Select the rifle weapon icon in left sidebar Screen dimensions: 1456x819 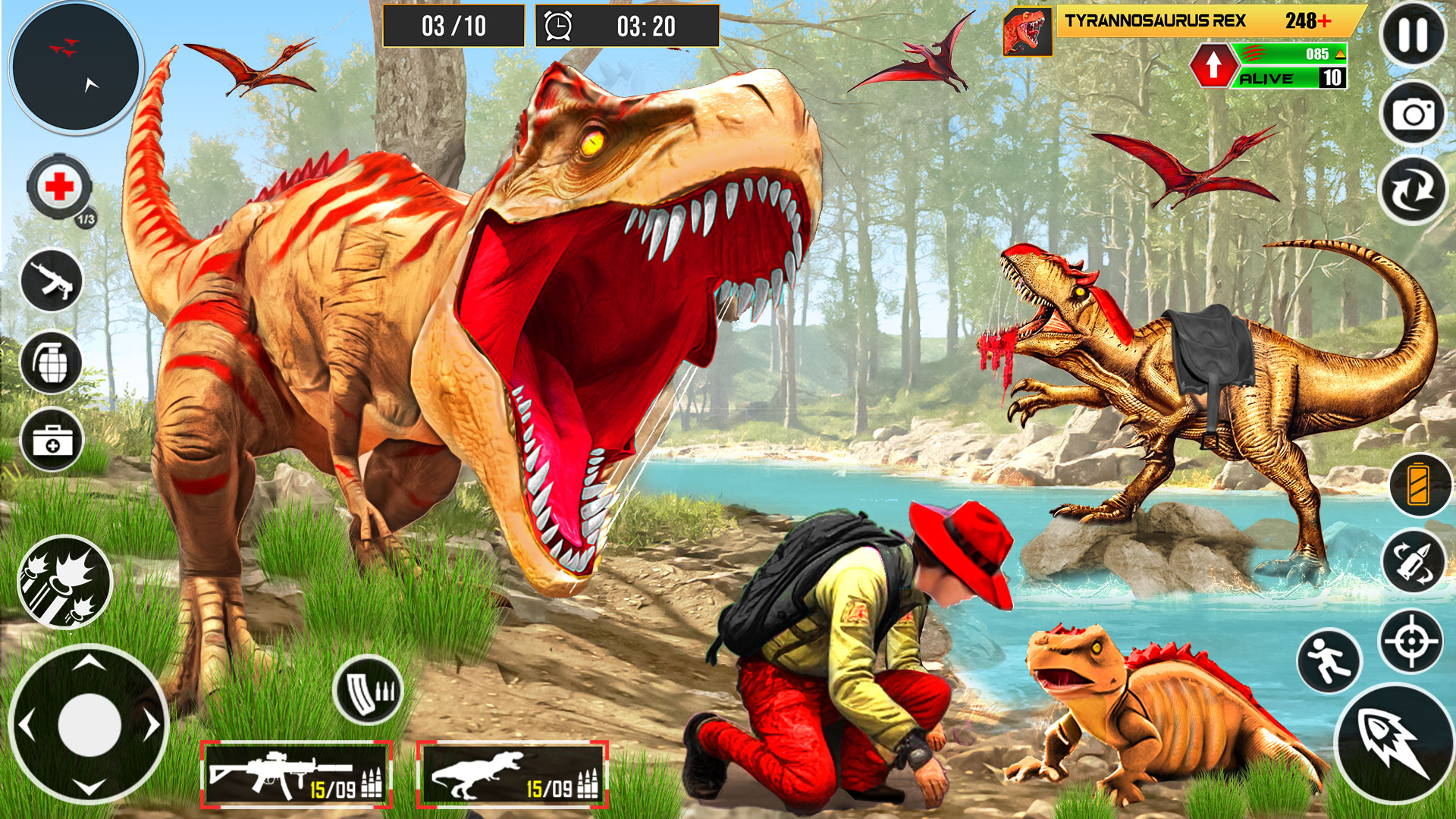52,281
